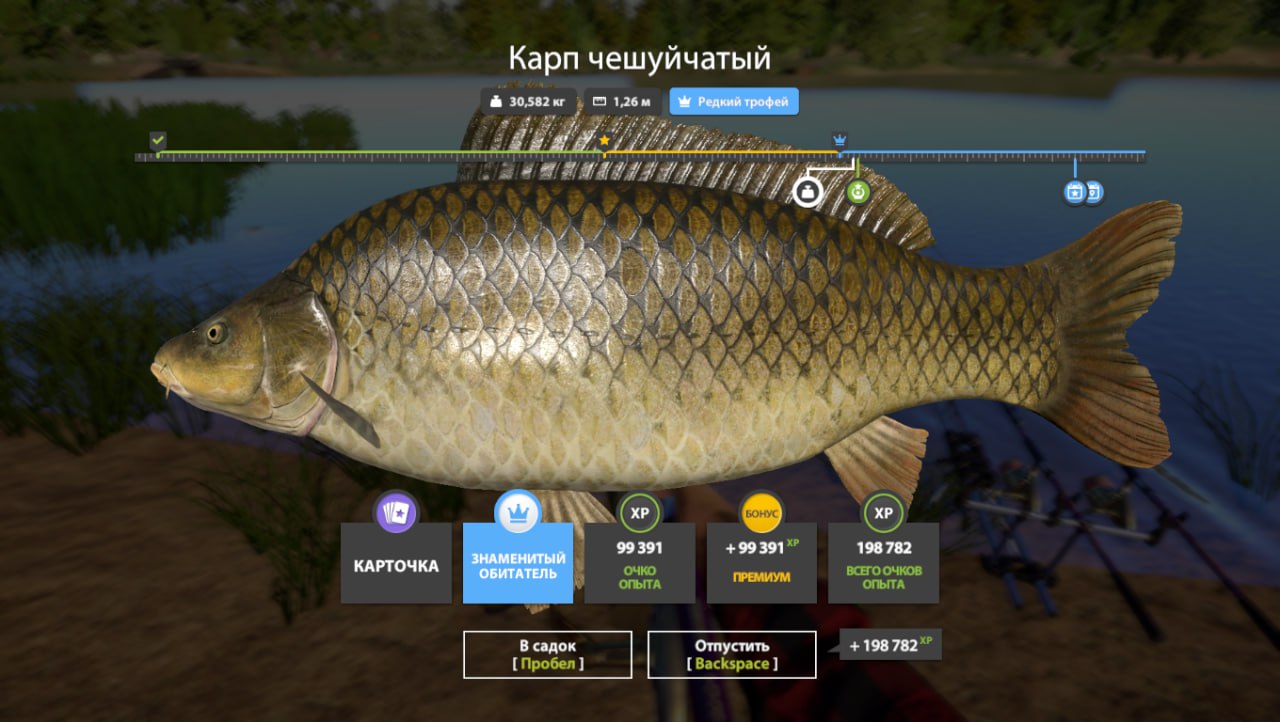Click the green XP icon above 99 391
The width and height of the screenshot is (1280, 722).
(x=640, y=512)
